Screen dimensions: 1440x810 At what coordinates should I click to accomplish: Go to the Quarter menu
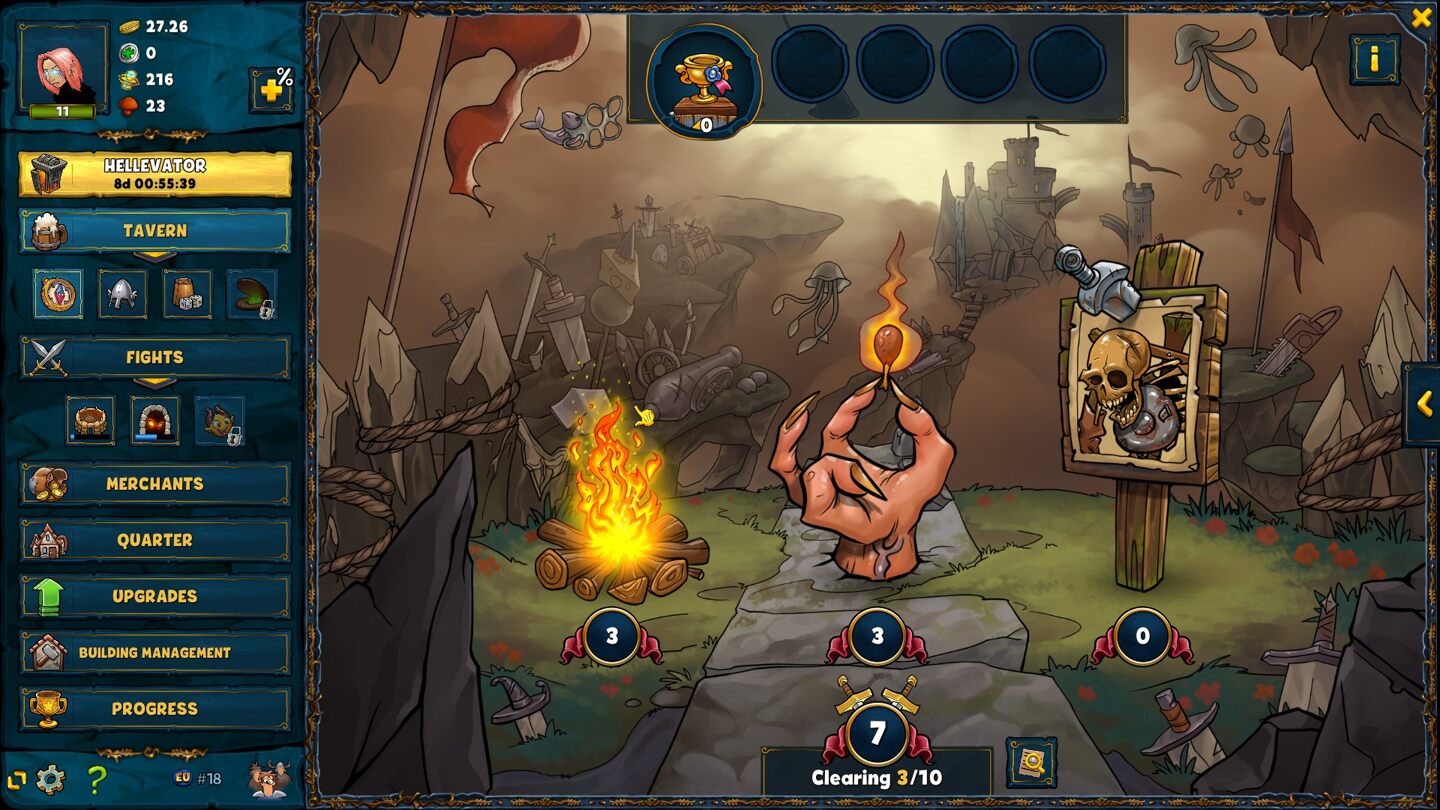[155, 540]
